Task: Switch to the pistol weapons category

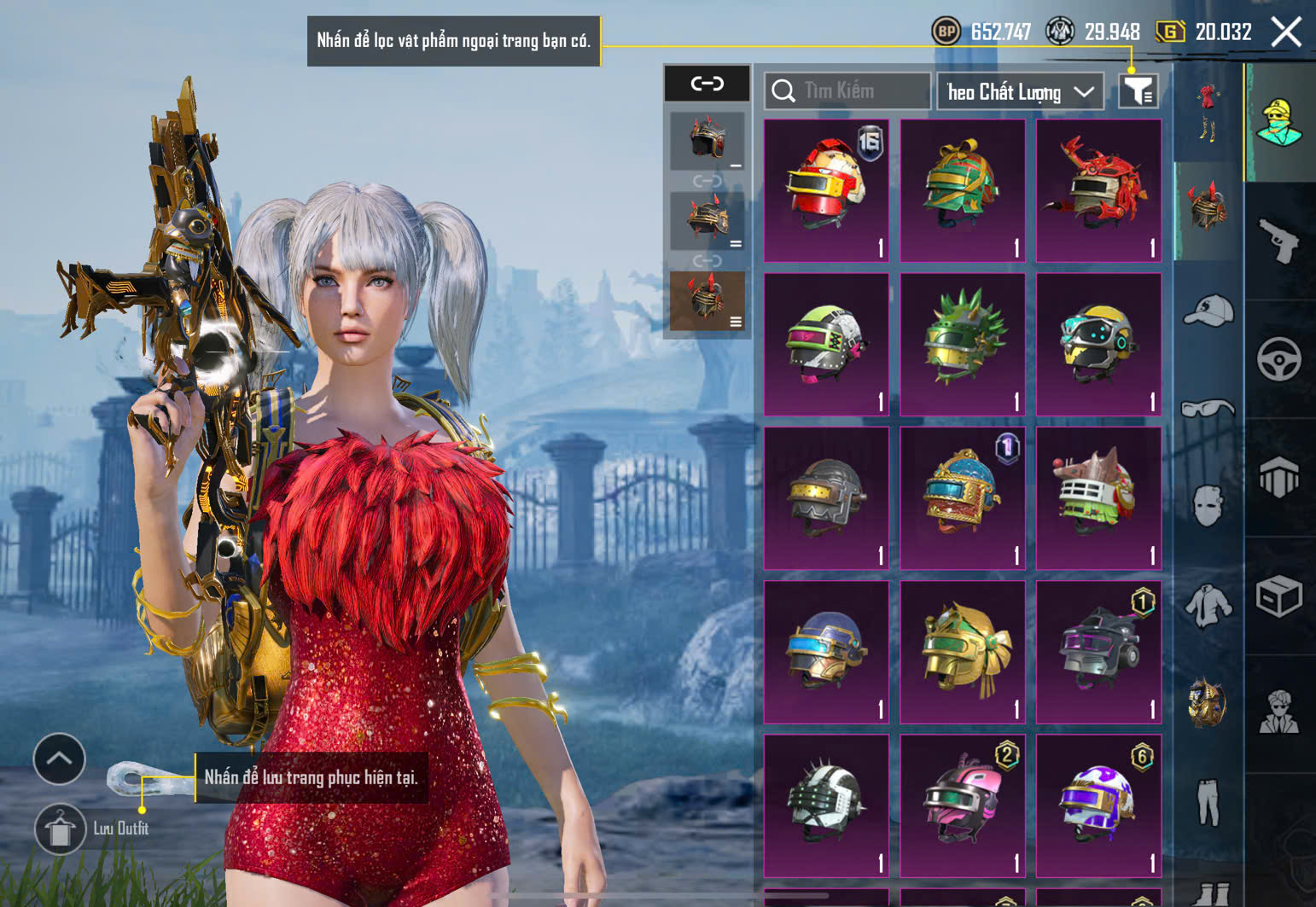Action: (x=1278, y=241)
